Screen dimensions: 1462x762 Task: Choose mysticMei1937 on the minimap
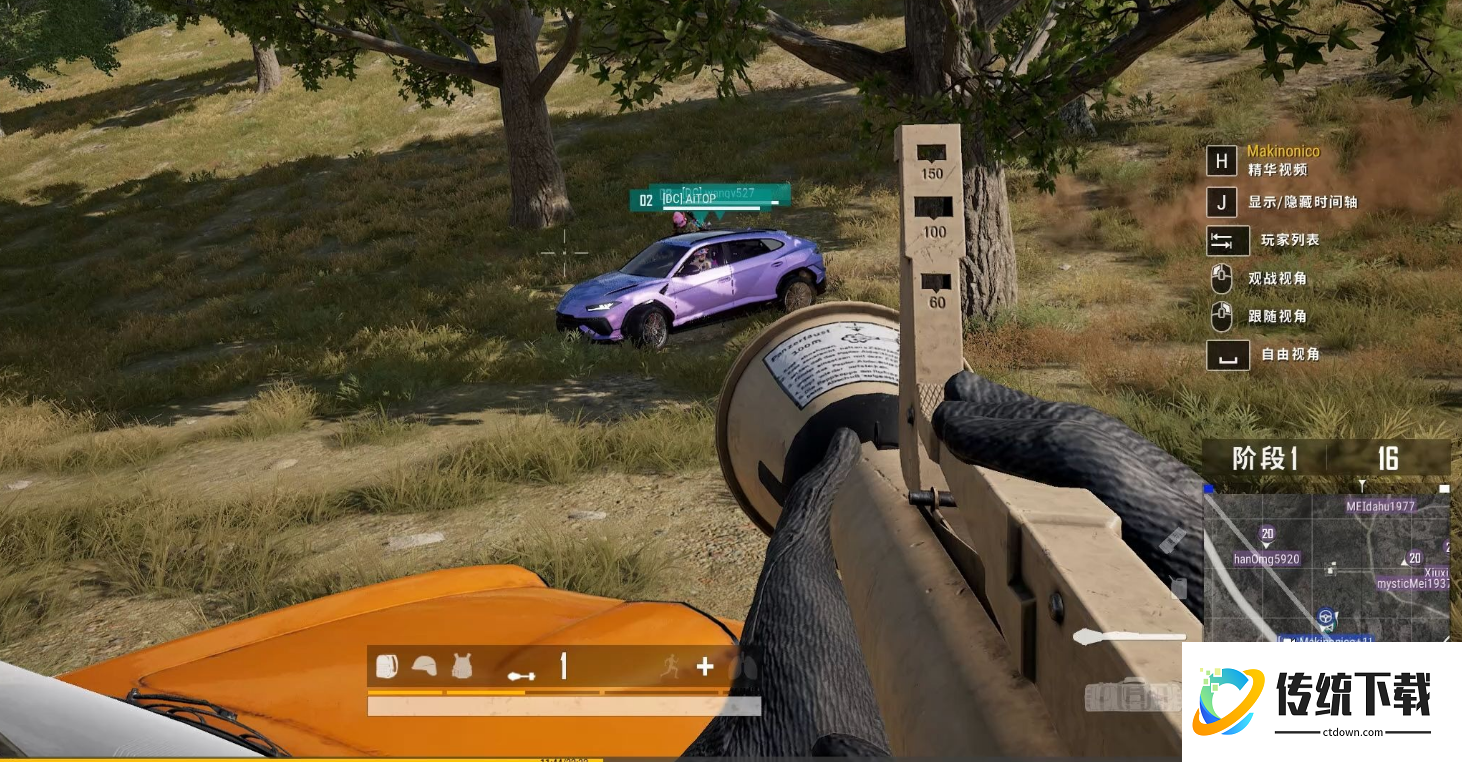(1412, 583)
